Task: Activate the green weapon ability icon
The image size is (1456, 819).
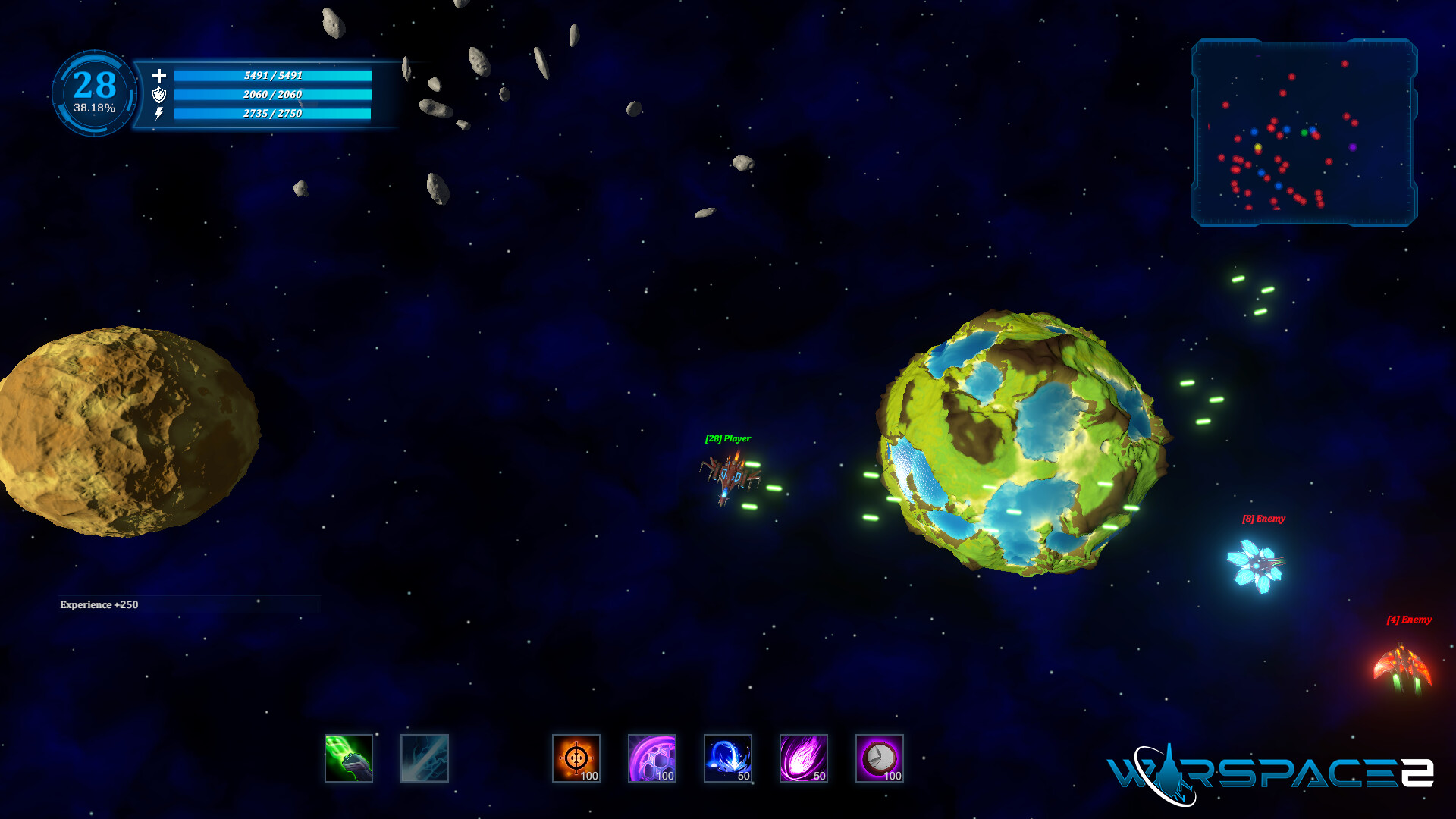Action: [350, 758]
